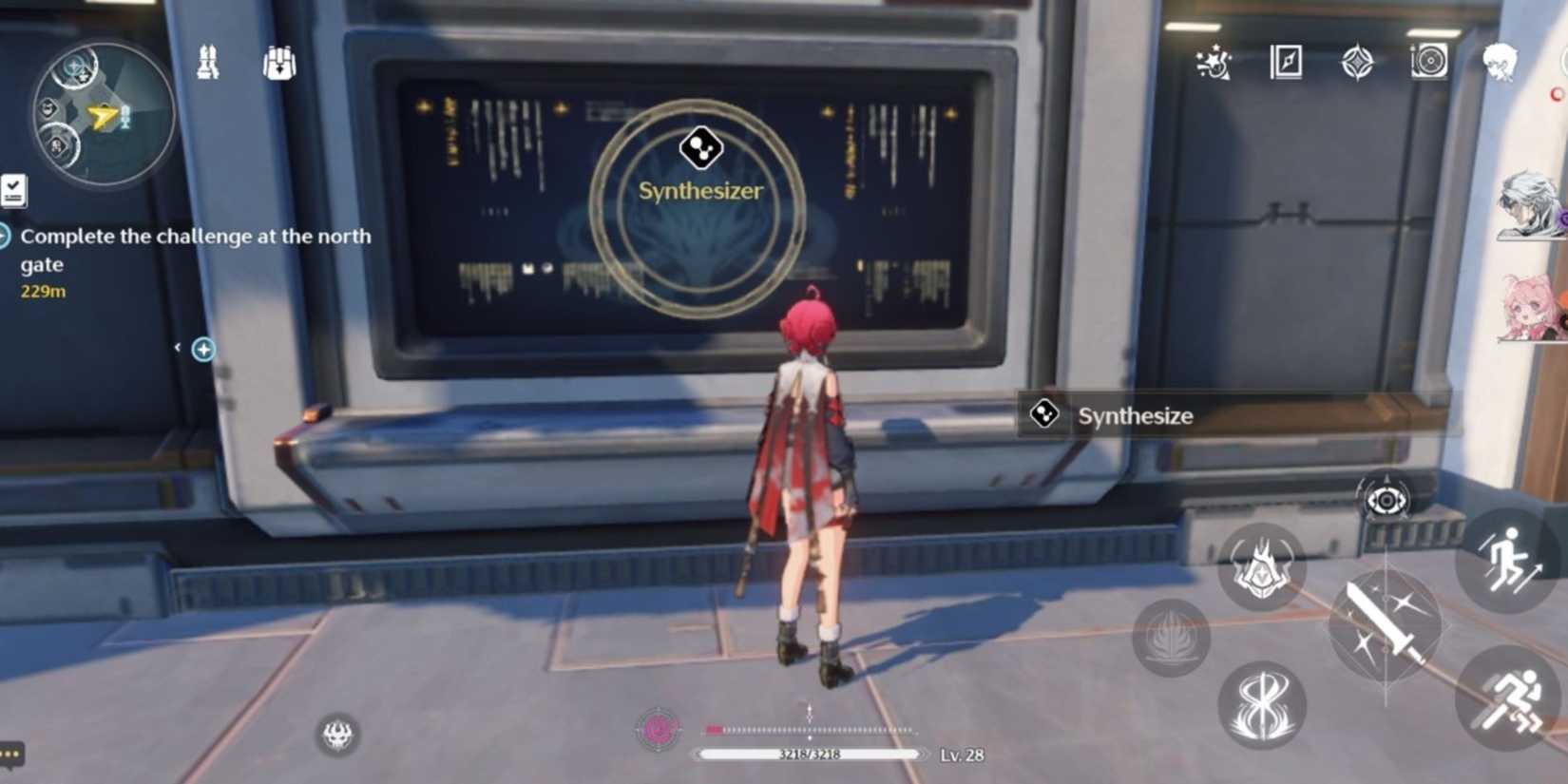This screenshot has width=1568, height=784.
Task: Expand the quest objectives checklist icon
Action: click(13, 190)
